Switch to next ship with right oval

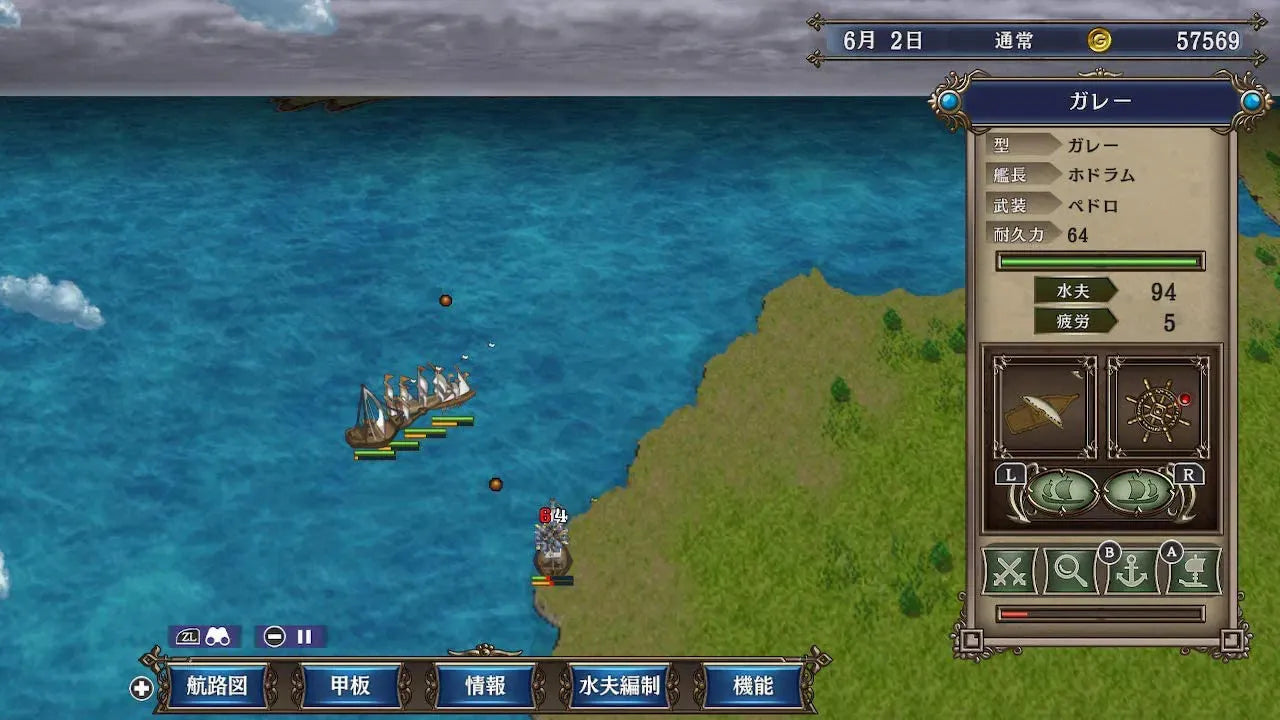coord(1139,492)
